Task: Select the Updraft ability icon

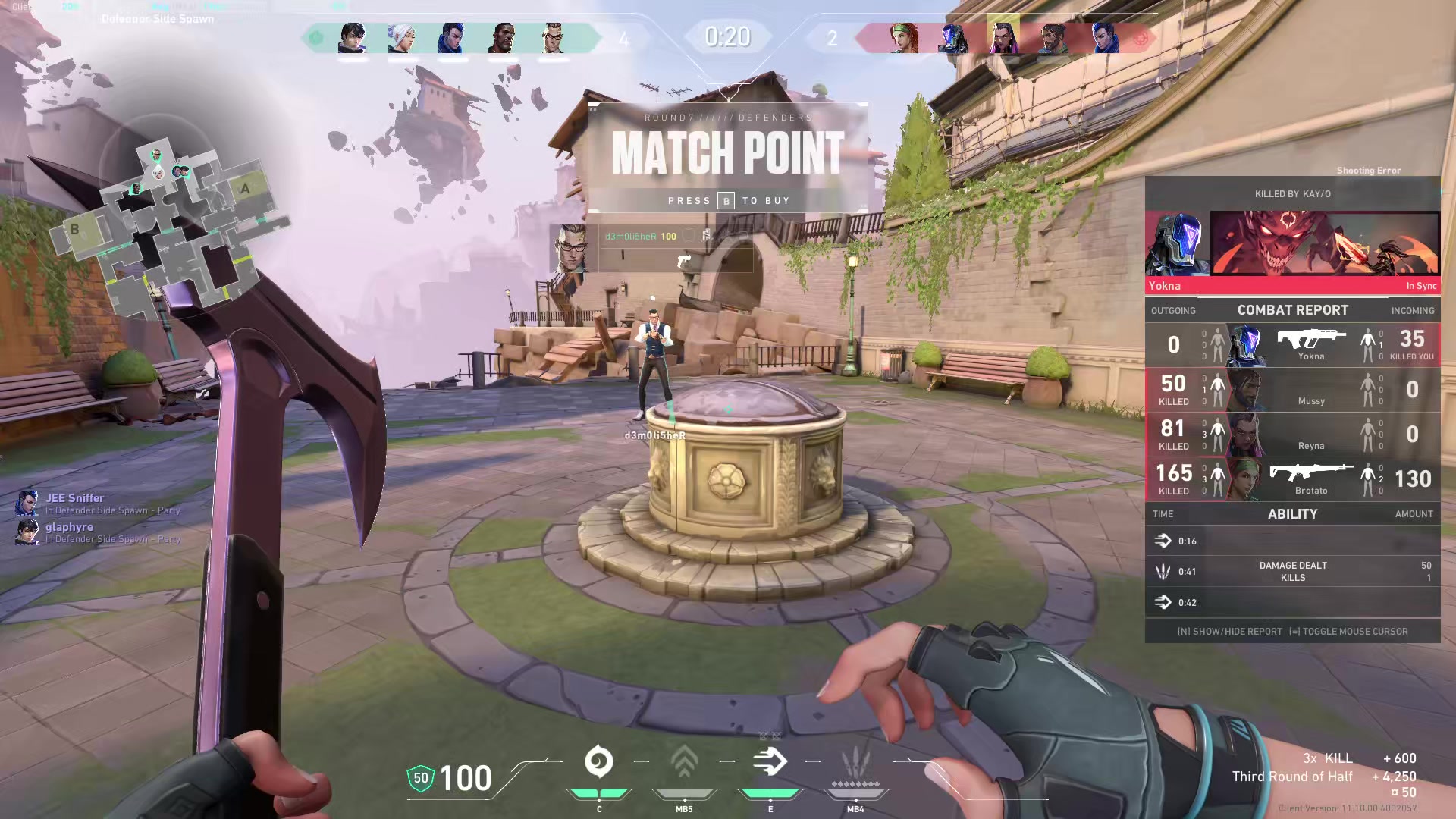Action: [x=684, y=763]
